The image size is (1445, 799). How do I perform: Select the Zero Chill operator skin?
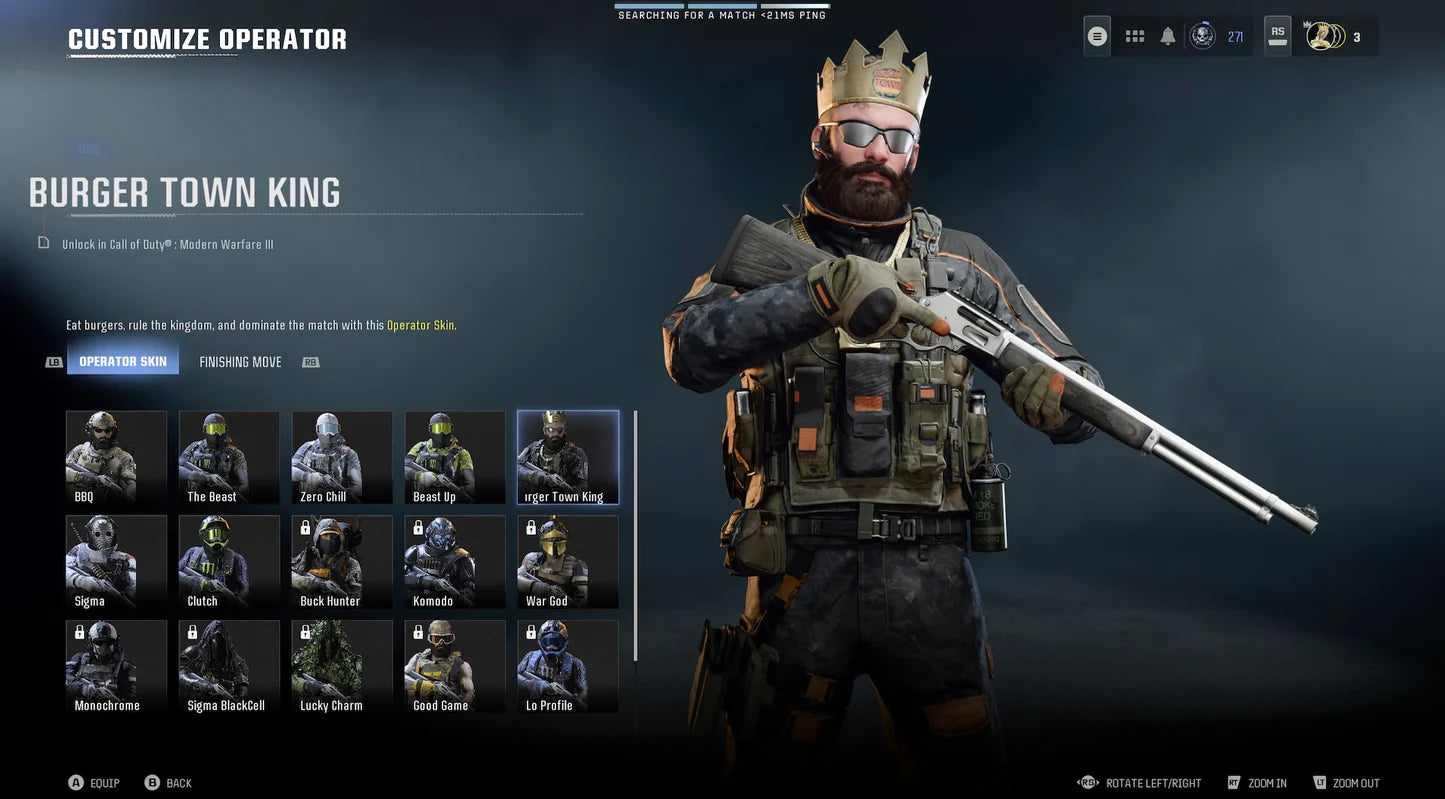[x=342, y=456]
